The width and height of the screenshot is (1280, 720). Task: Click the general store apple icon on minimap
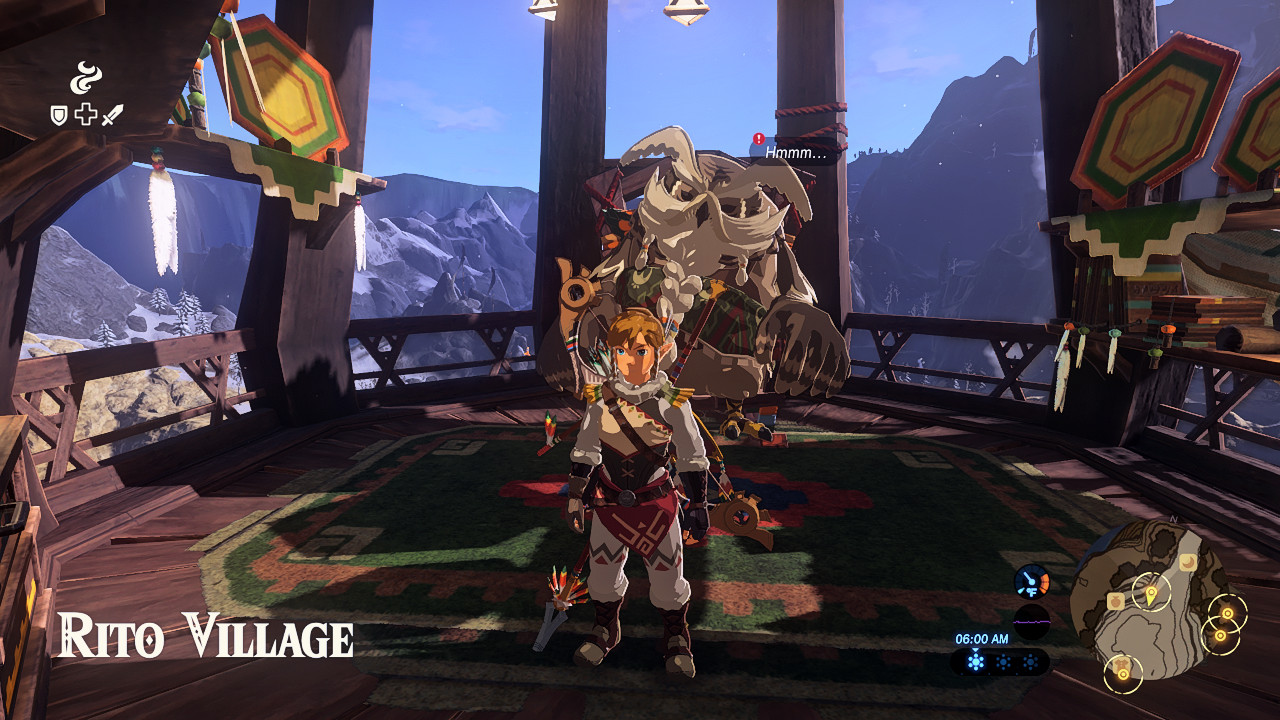[x=1116, y=601]
